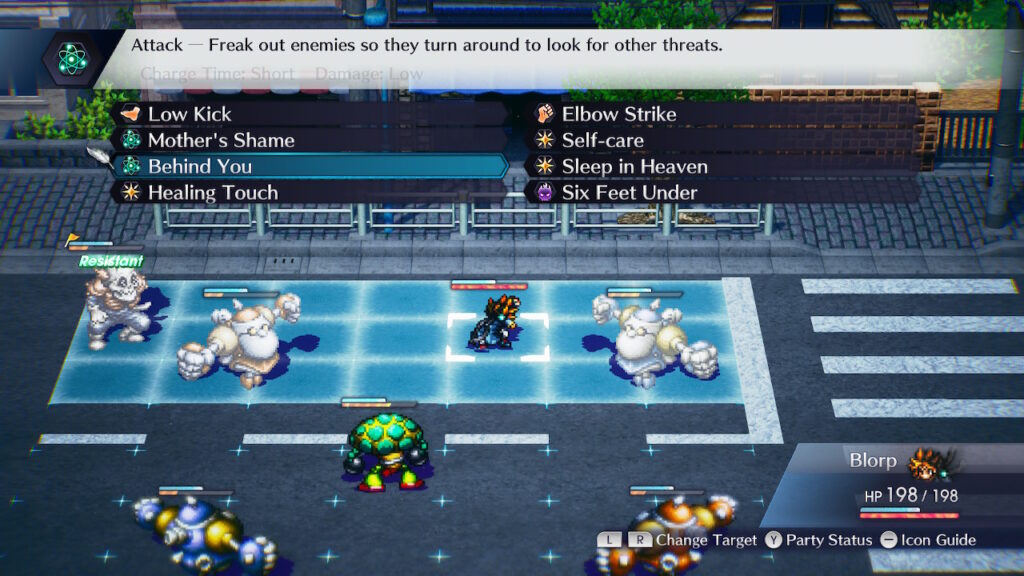Activate Sleep in Heaven
The height and width of the screenshot is (576, 1024).
(634, 166)
